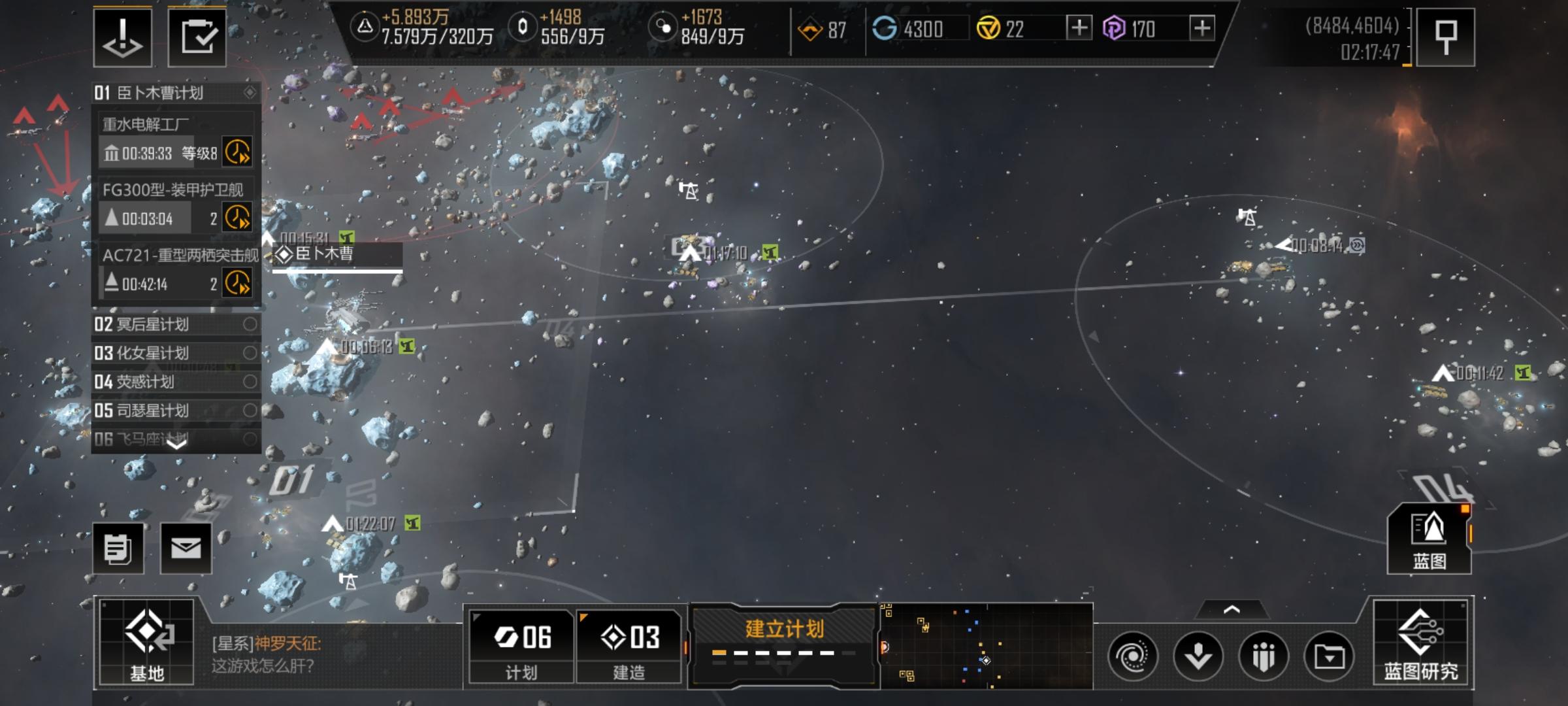Click the alert exclamation icon
This screenshot has width=1568, height=706.
pos(123,37)
